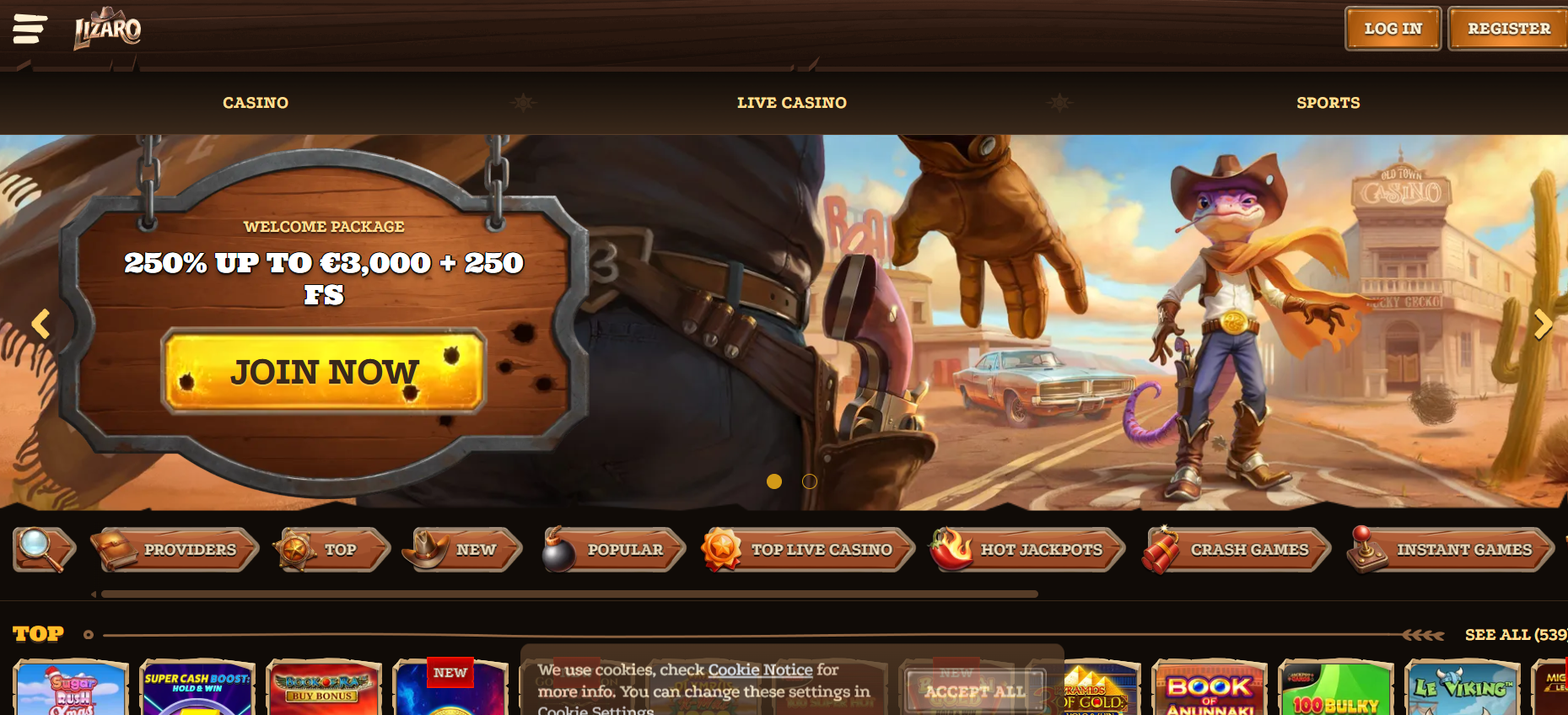1568x715 pixels.
Task: Click the Lizaro logo
Action: [107, 30]
